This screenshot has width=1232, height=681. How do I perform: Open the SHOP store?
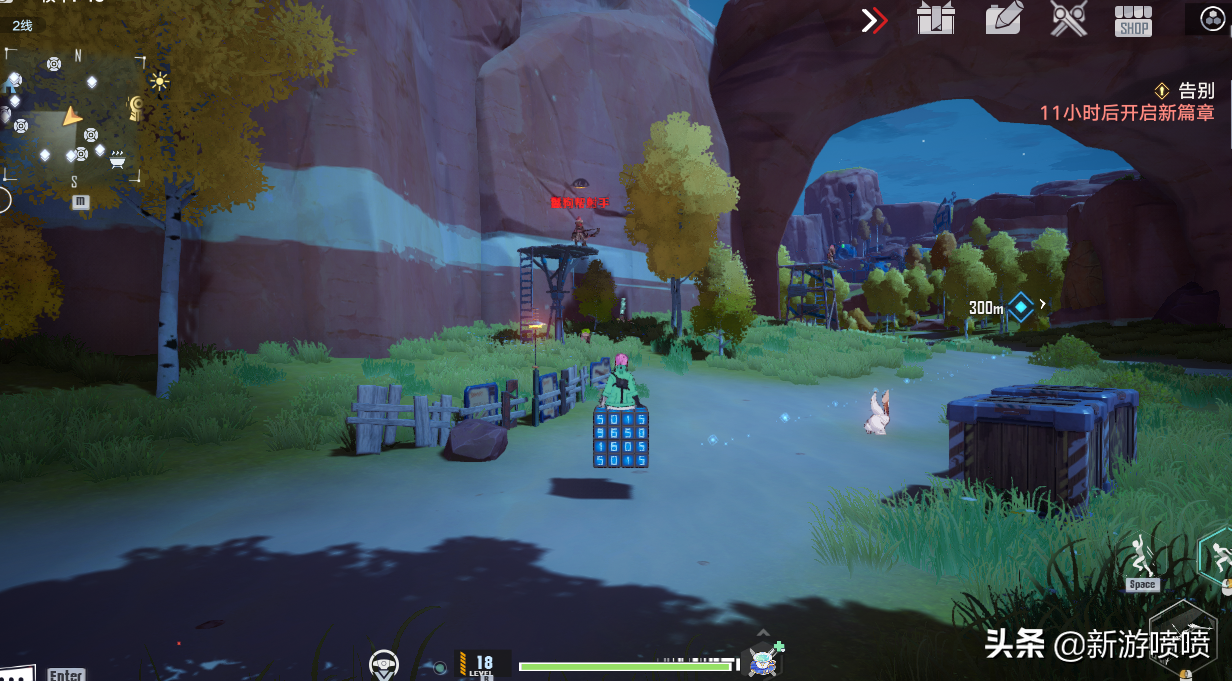pyautogui.click(x=1134, y=21)
